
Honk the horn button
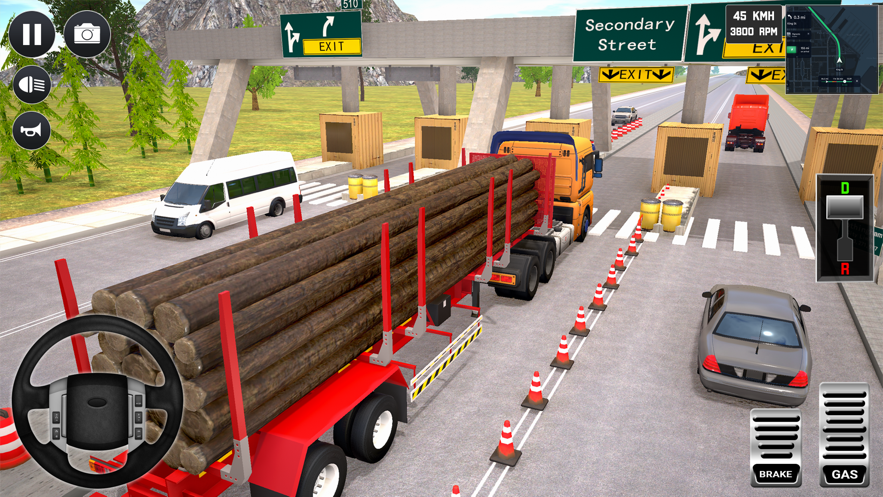[x=32, y=131]
